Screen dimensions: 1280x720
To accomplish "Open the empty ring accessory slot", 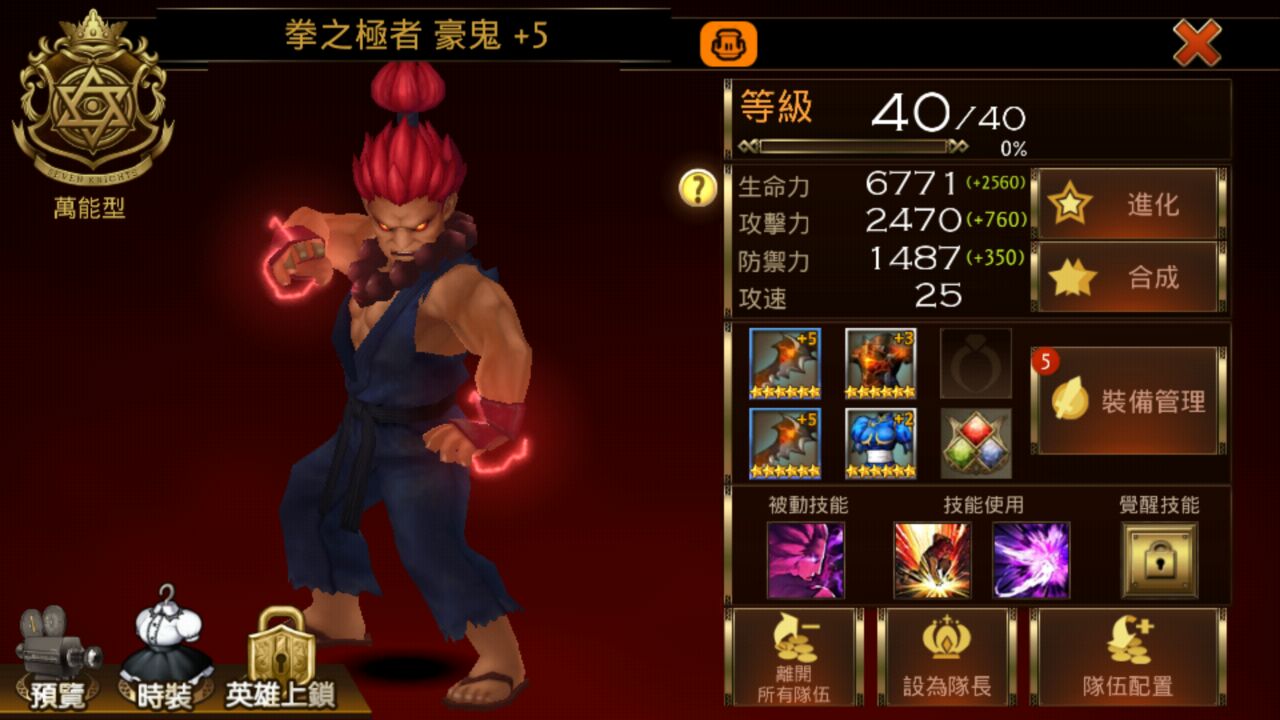I will [975, 364].
